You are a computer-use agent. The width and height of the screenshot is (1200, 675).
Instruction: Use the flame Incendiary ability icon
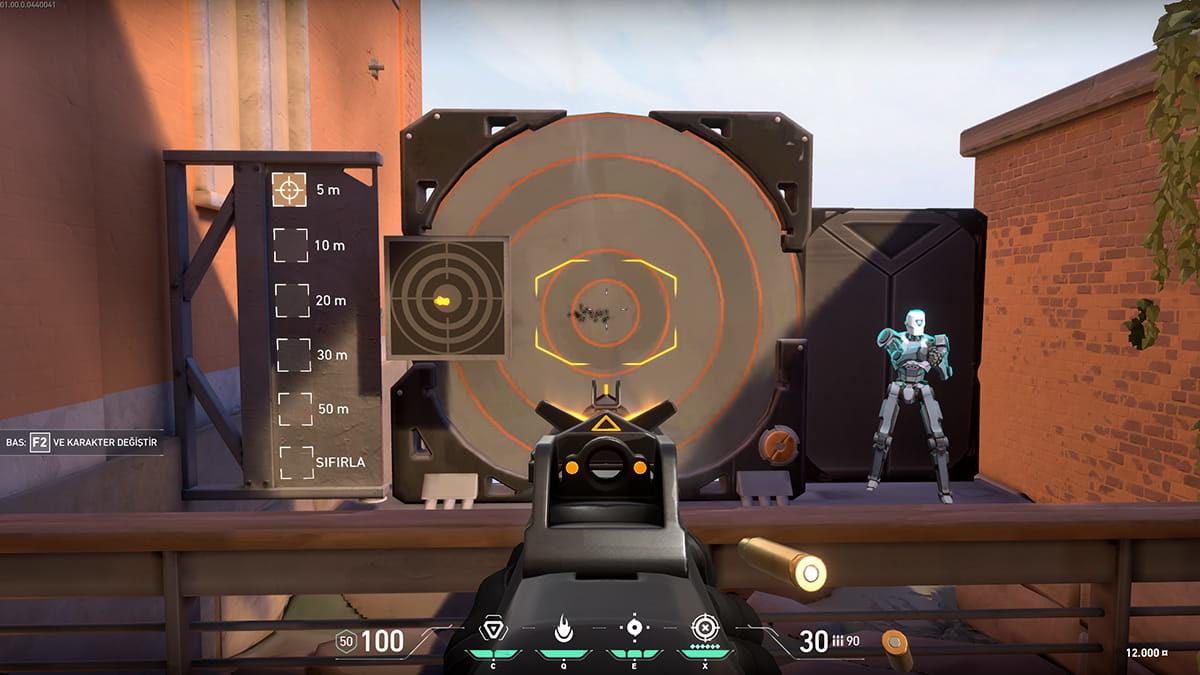coord(562,628)
